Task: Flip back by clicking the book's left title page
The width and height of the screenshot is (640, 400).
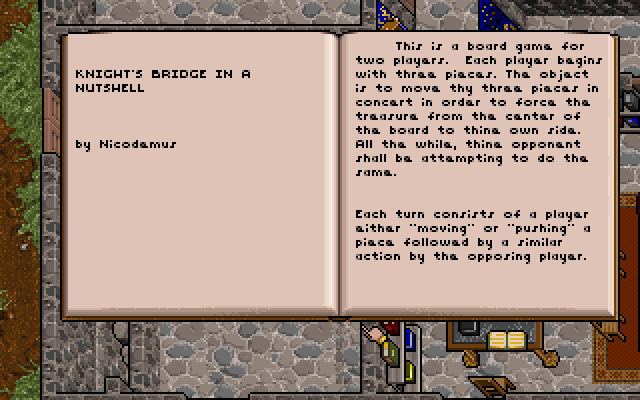Action: 200,172
